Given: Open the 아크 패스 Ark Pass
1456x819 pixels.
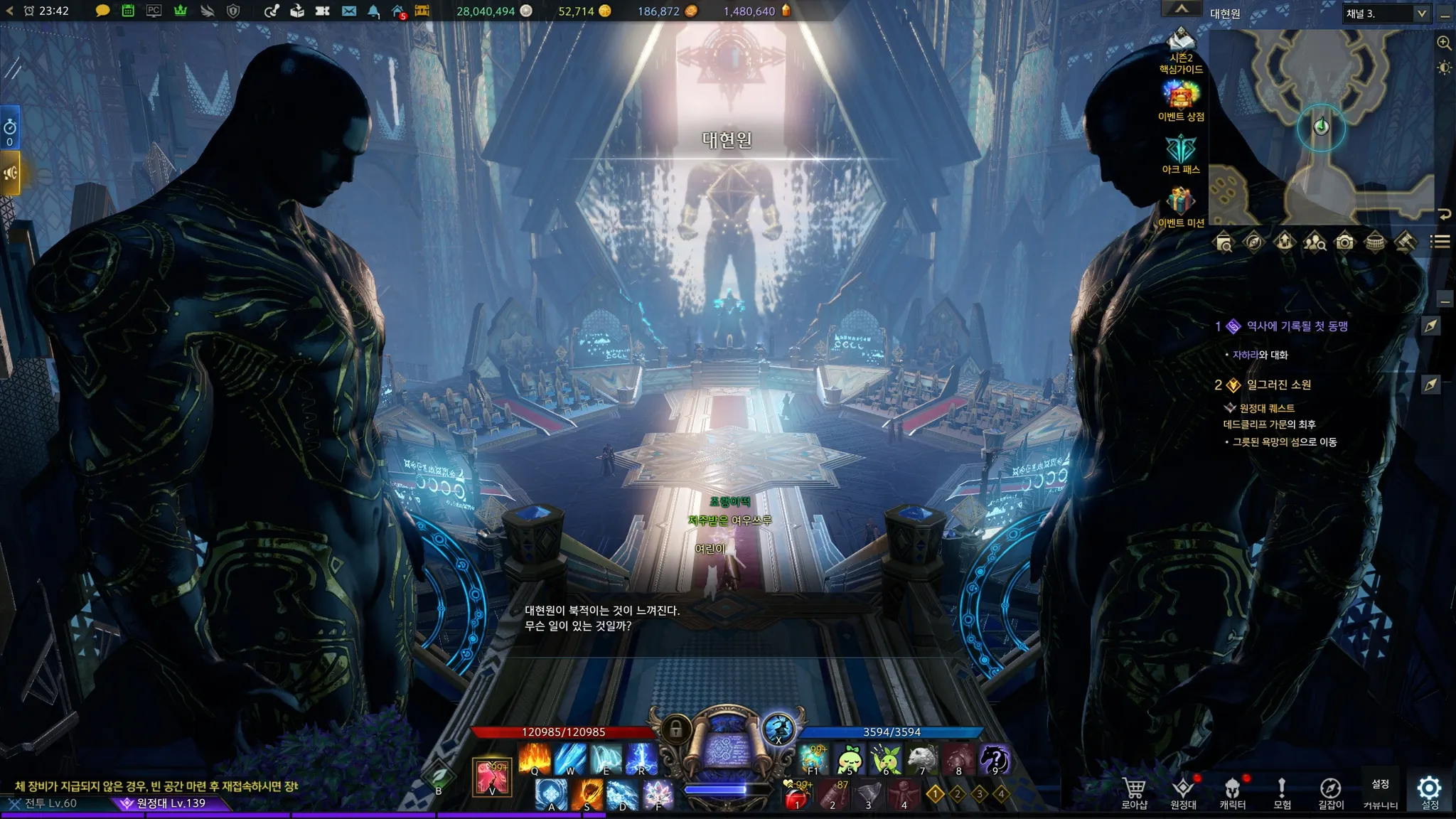Looking at the screenshot, I should click(1181, 154).
